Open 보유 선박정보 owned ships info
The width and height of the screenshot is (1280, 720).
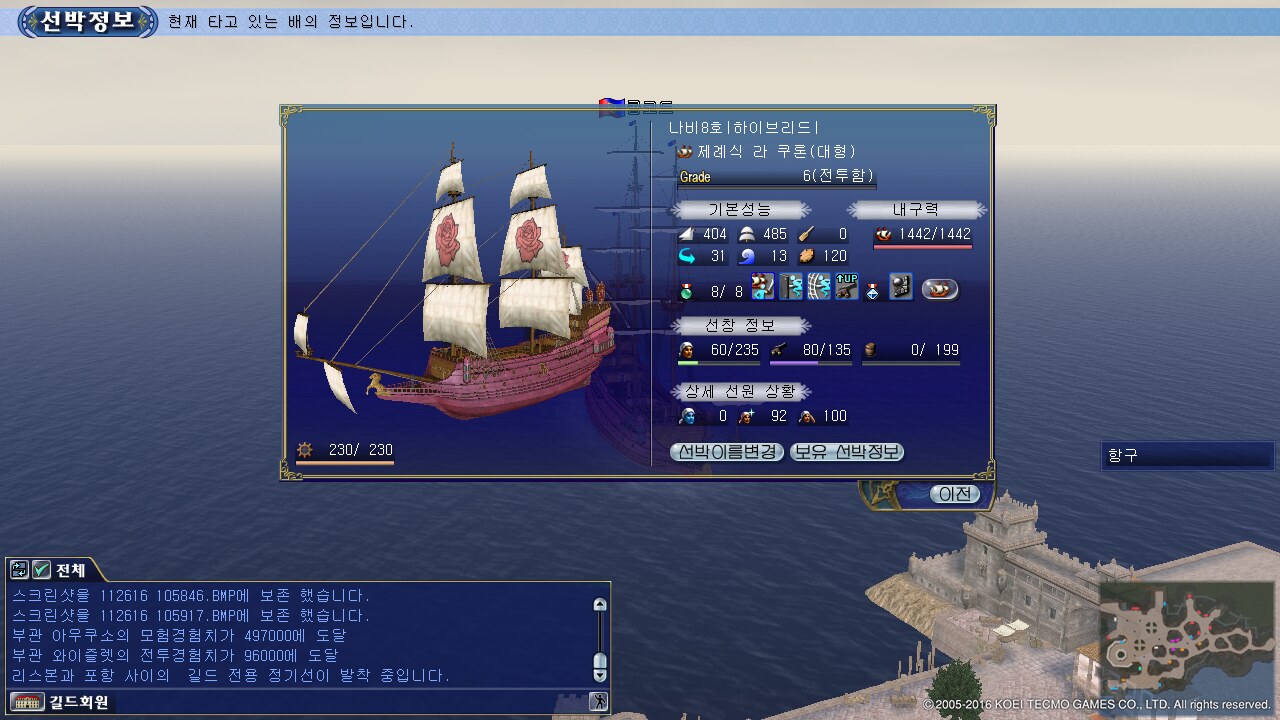[x=847, y=452]
